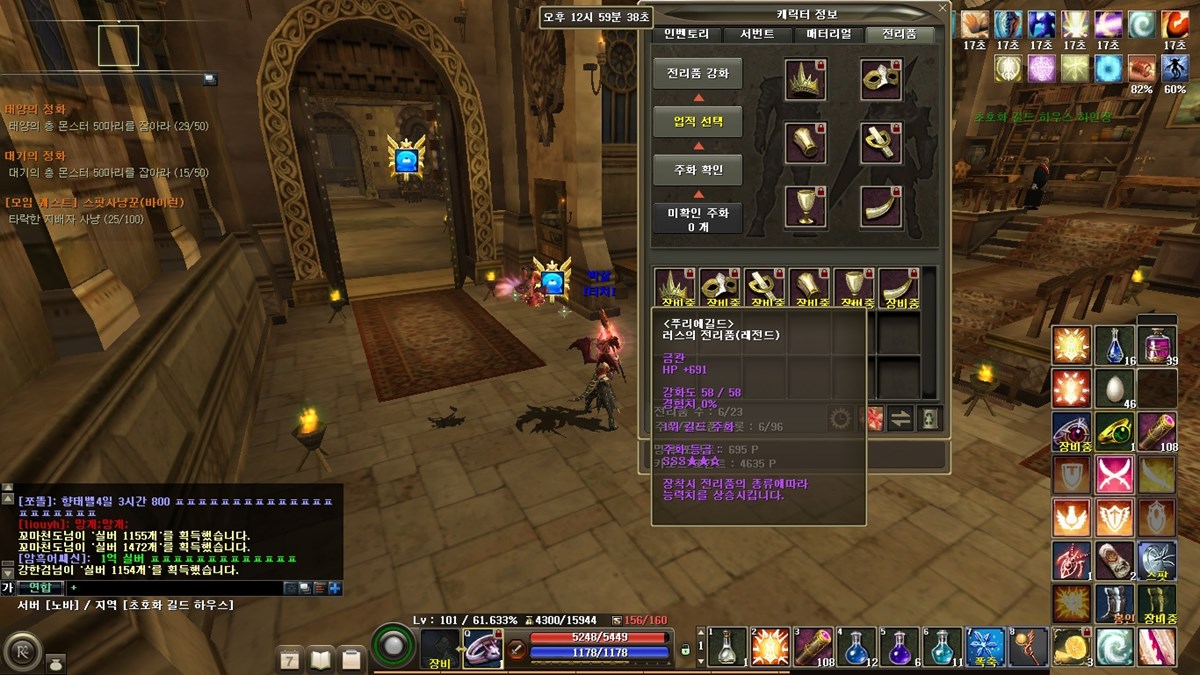Click the 전리품 강화 button
Viewport: 1200px width, 675px height.
point(698,73)
